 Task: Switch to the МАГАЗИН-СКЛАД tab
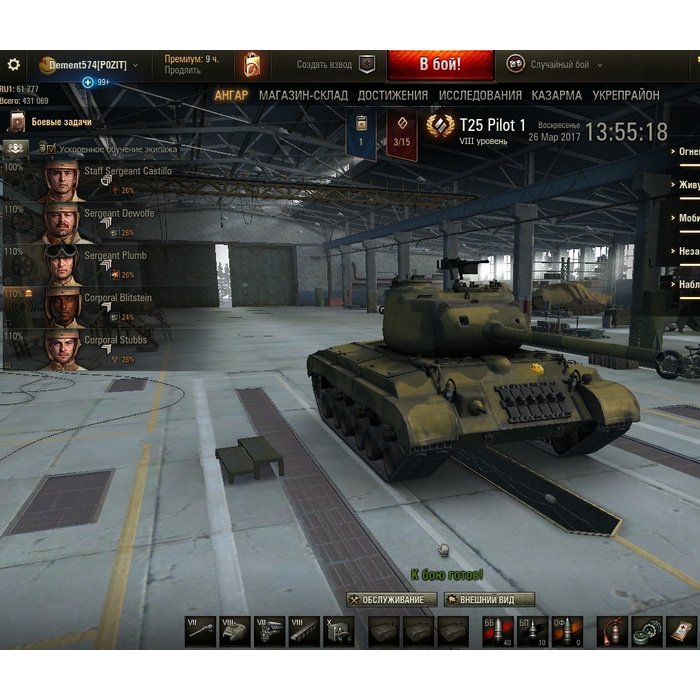tap(304, 96)
